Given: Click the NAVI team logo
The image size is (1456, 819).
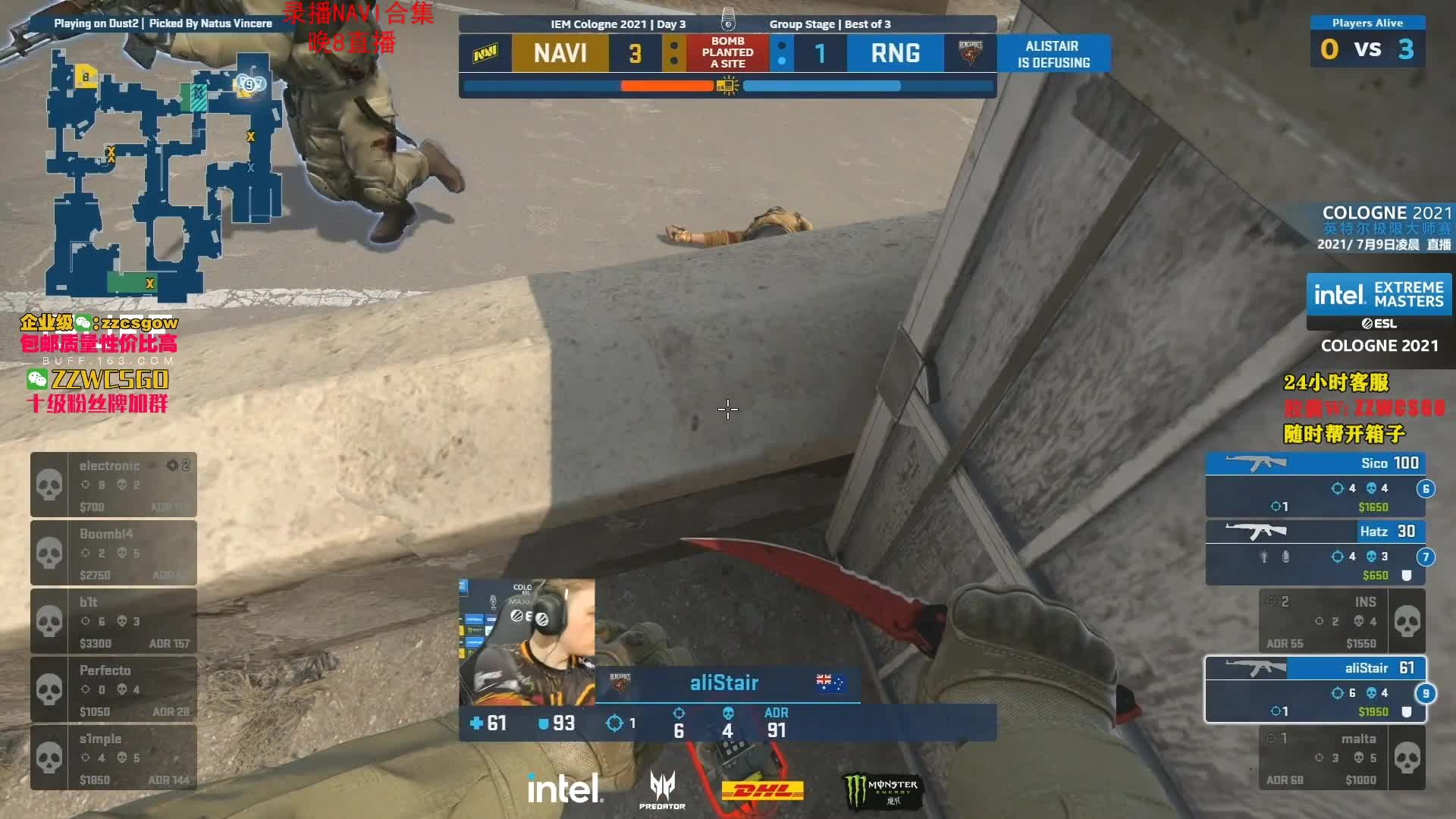Looking at the screenshot, I should [x=485, y=53].
